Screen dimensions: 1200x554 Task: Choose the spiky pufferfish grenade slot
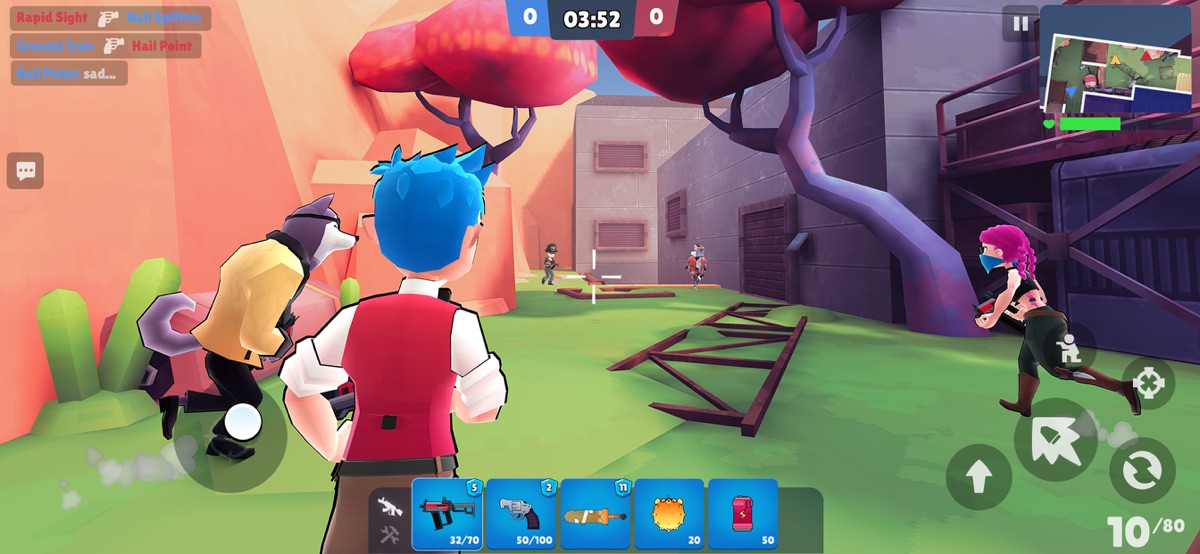coord(668,514)
